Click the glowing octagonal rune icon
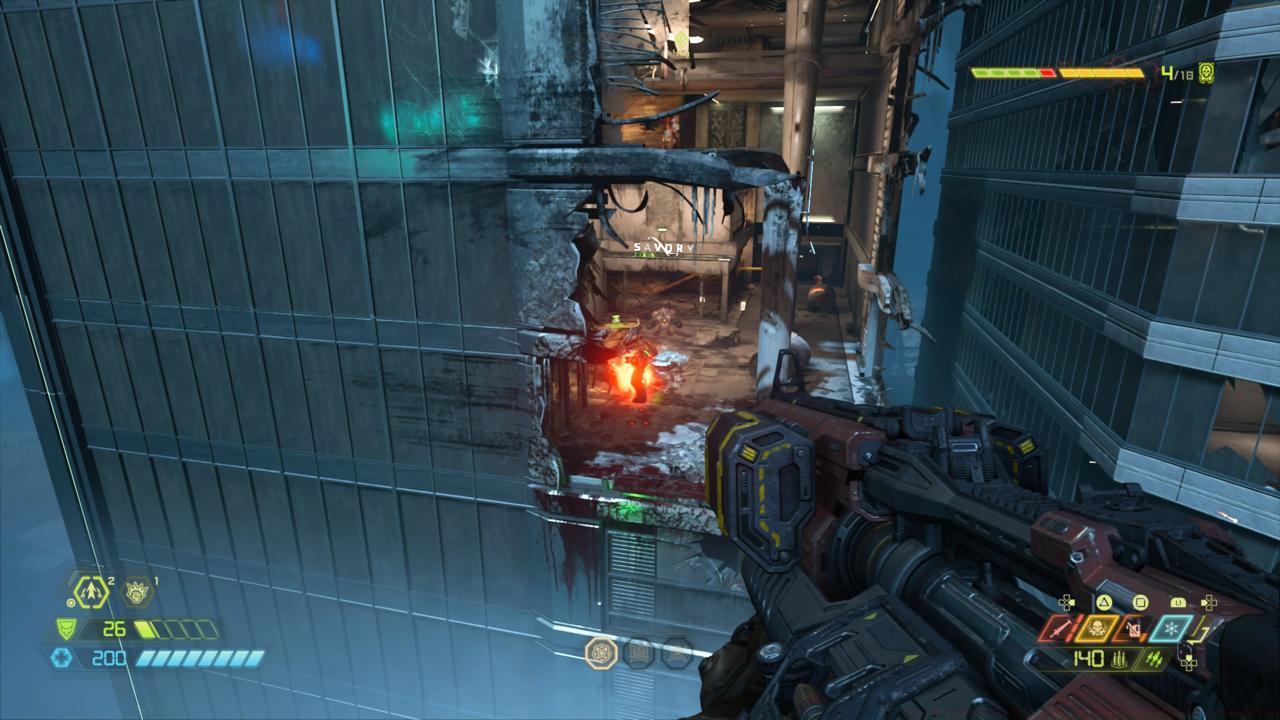 click(x=601, y=652)
